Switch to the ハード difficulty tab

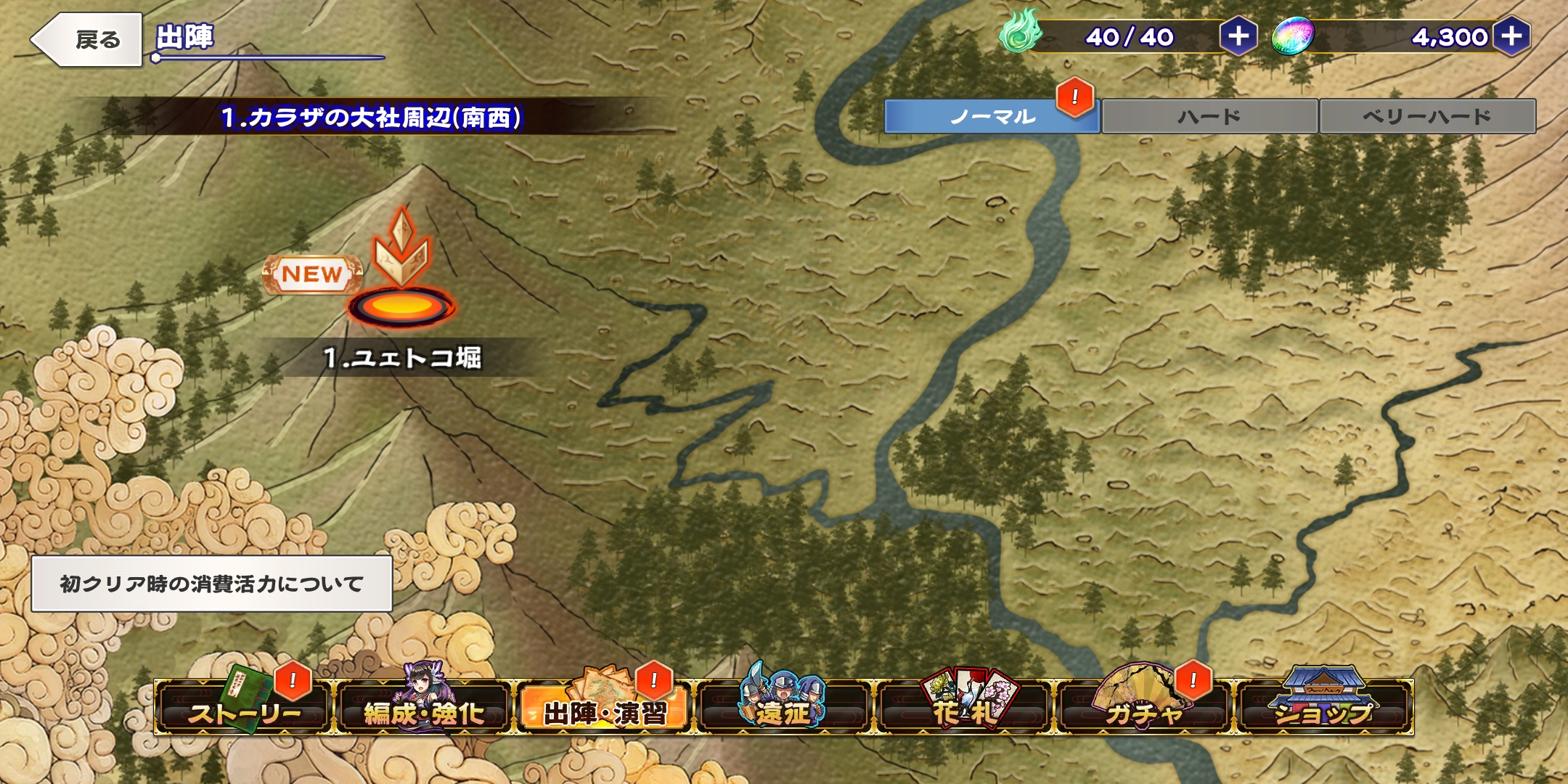(x=1209, y=117)
